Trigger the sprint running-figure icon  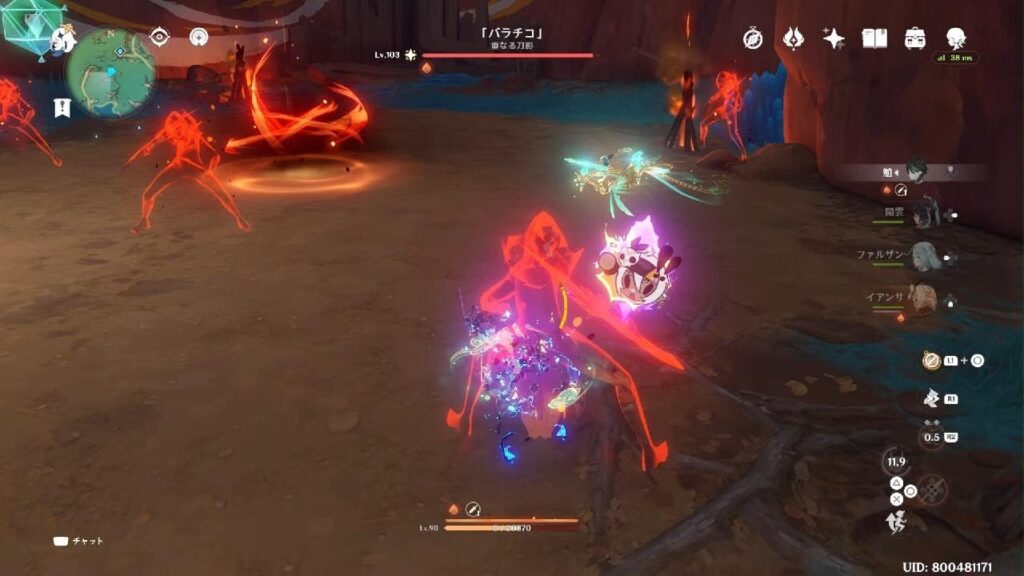point(896,521)
